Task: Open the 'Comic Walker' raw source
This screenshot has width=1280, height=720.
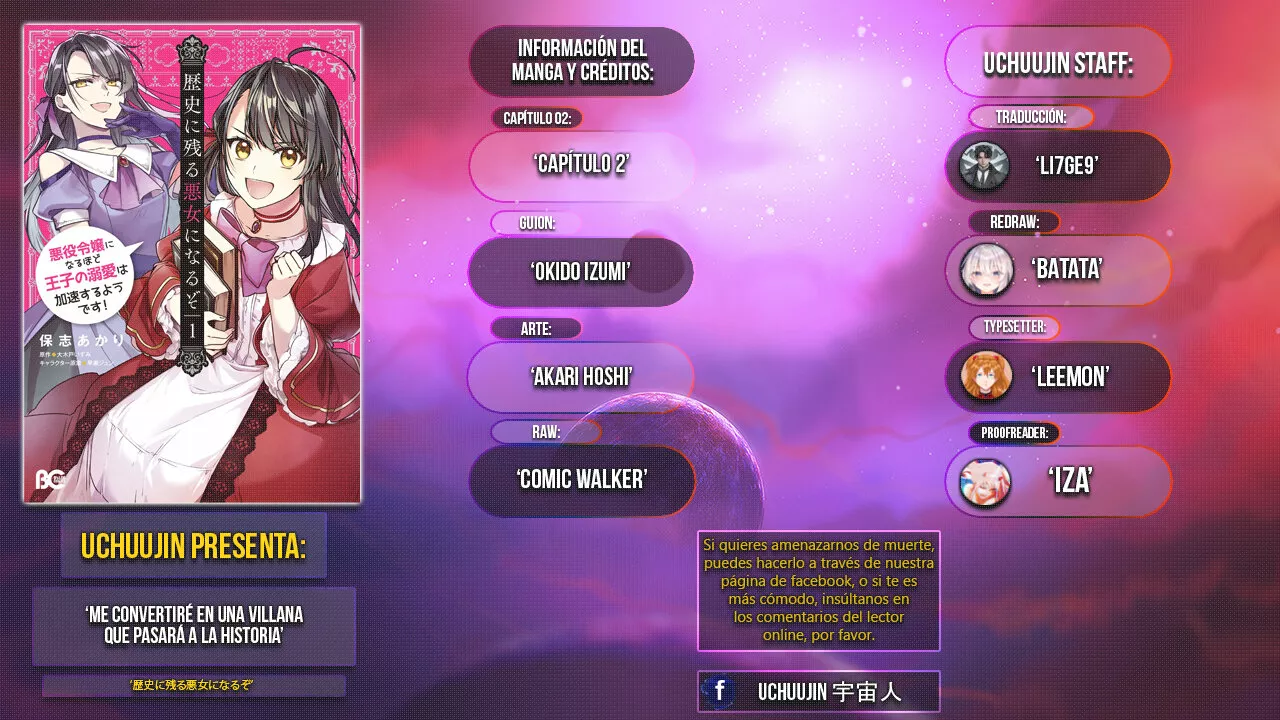Action: tap(581, 480)
